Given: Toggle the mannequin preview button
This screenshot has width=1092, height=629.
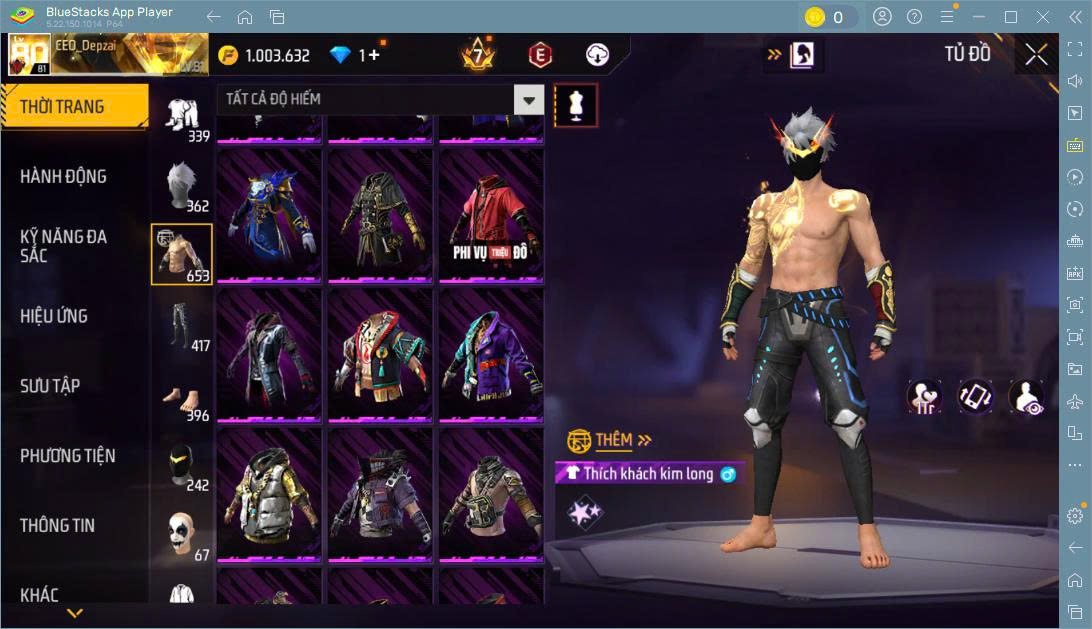Looking at the screenshot, I should (575, 104).
